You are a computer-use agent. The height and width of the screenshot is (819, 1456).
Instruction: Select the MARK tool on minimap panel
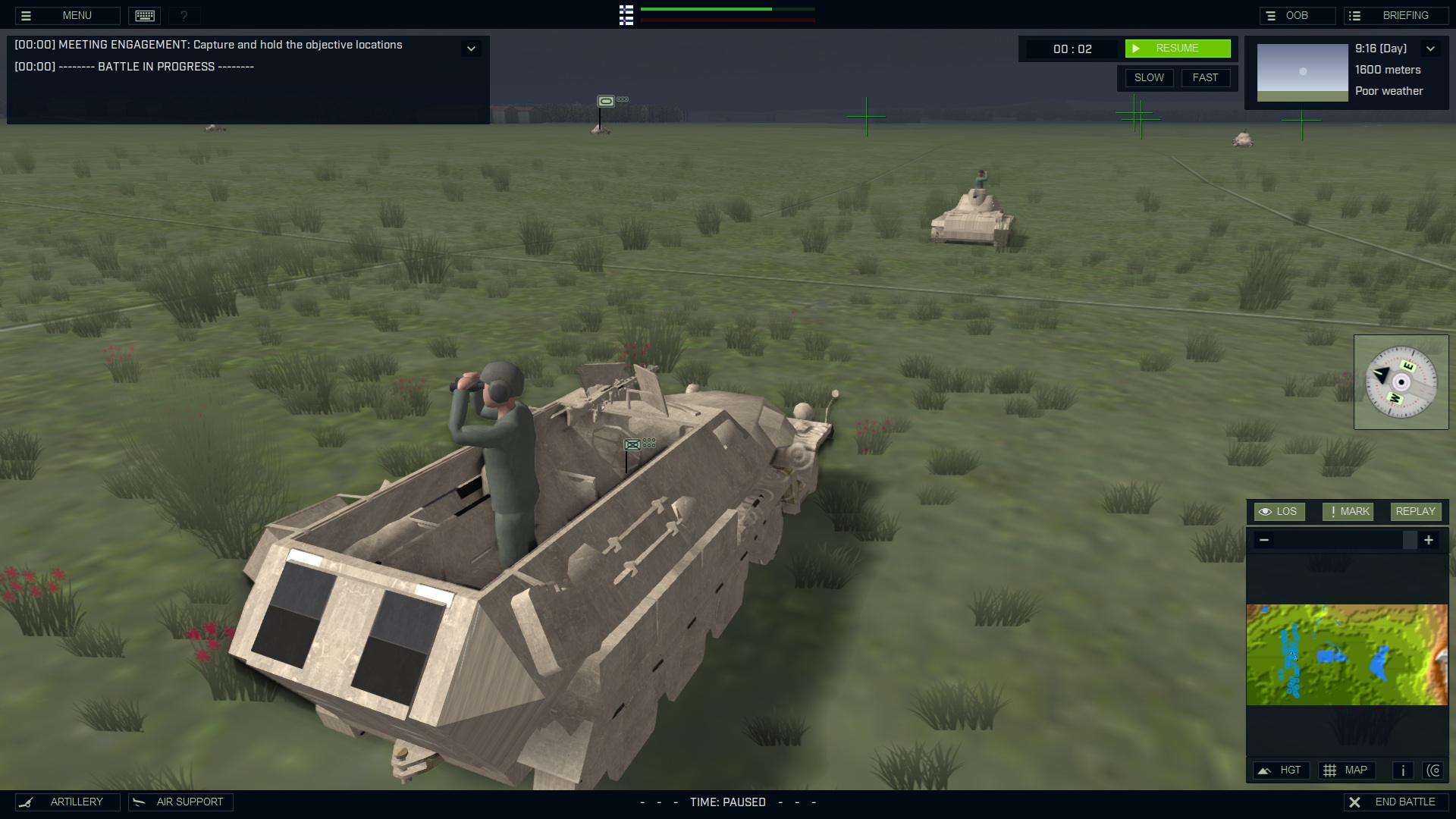(x=1348, y=511)
